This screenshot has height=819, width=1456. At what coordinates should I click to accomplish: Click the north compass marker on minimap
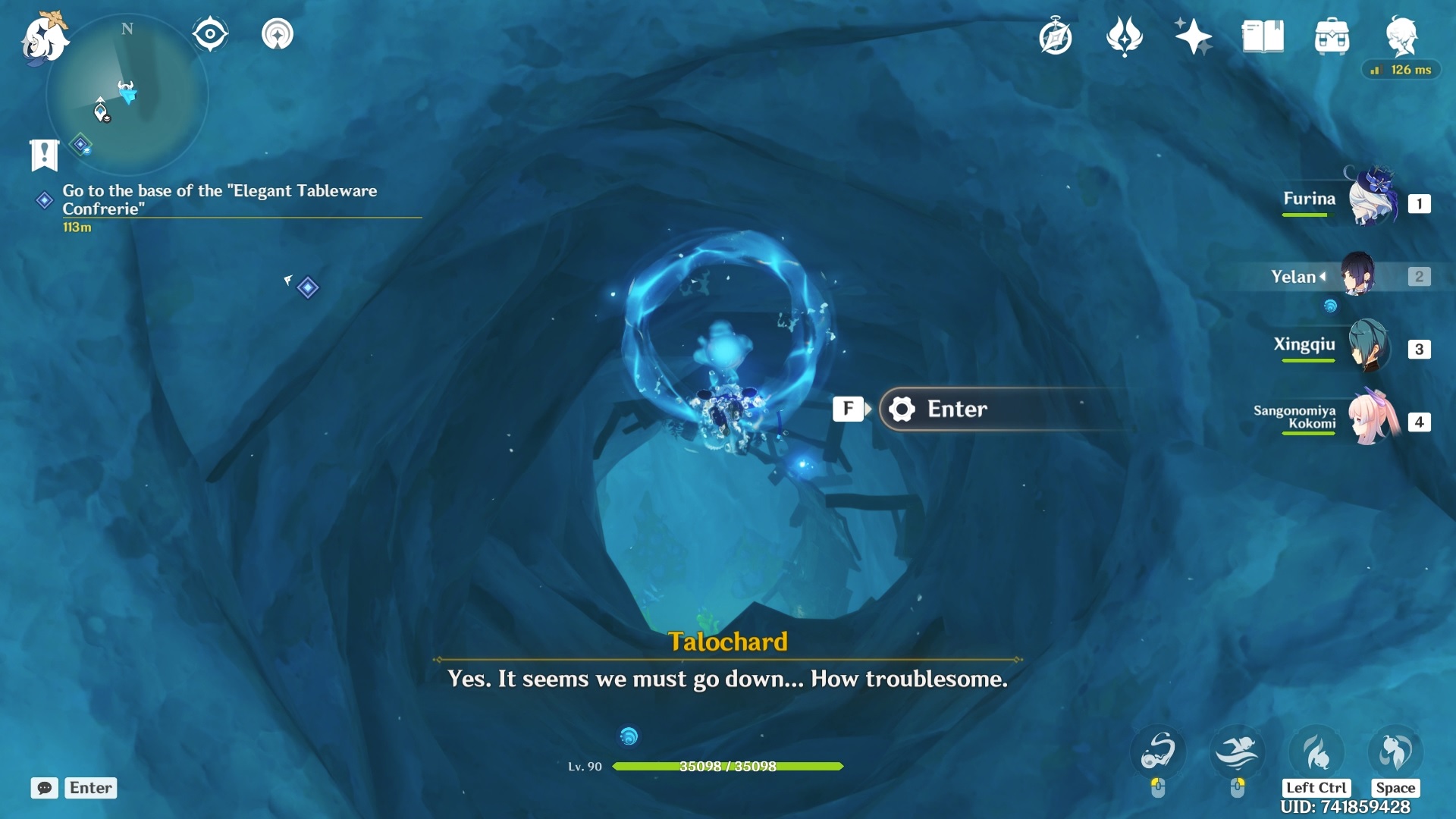127,29
